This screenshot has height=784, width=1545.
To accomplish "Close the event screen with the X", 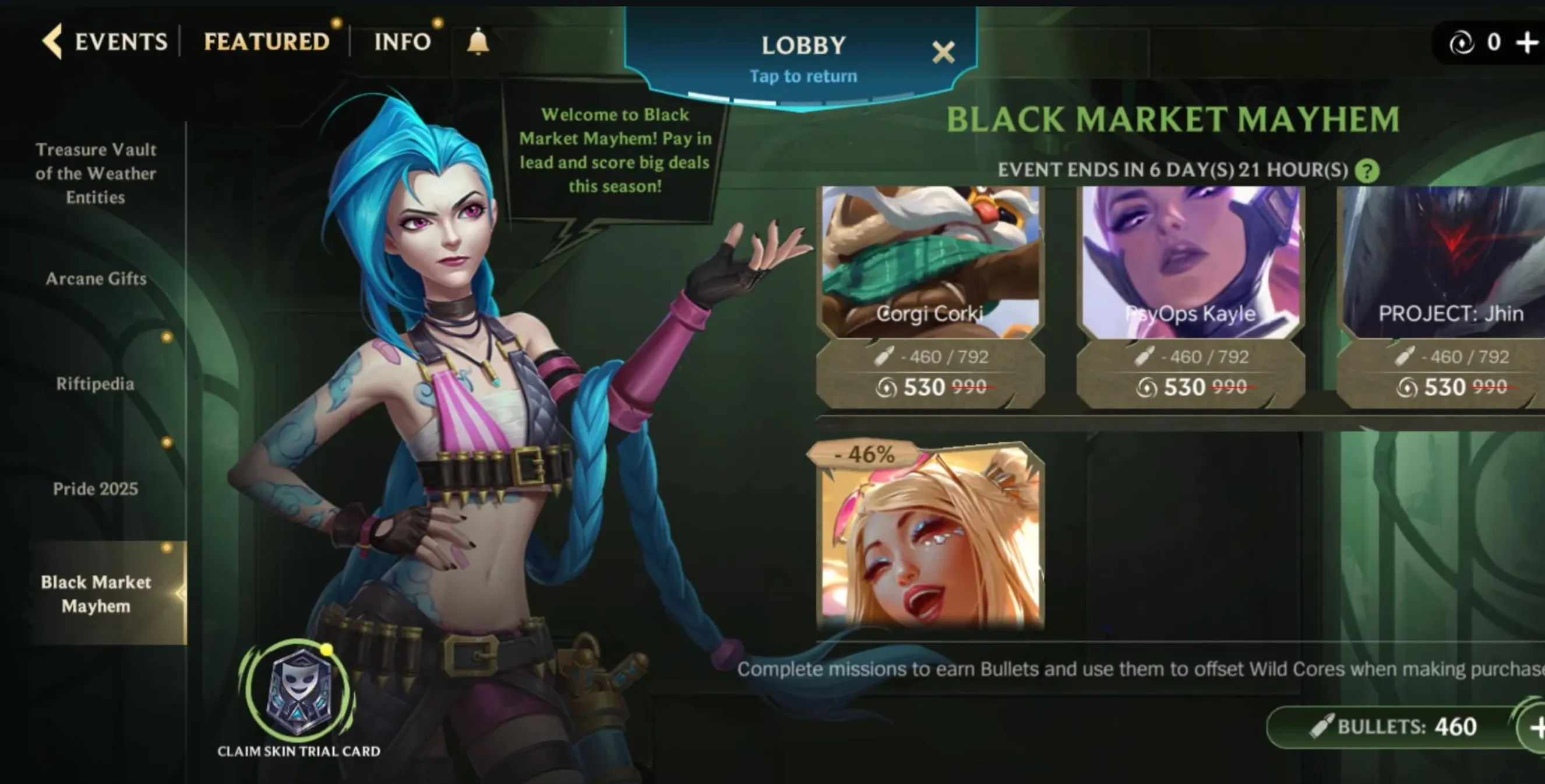I will click(943, 52).
